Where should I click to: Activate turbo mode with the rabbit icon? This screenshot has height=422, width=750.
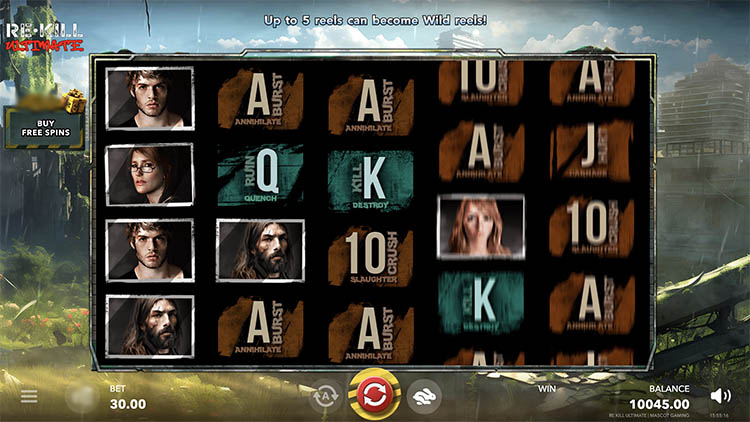click(425, 396)
